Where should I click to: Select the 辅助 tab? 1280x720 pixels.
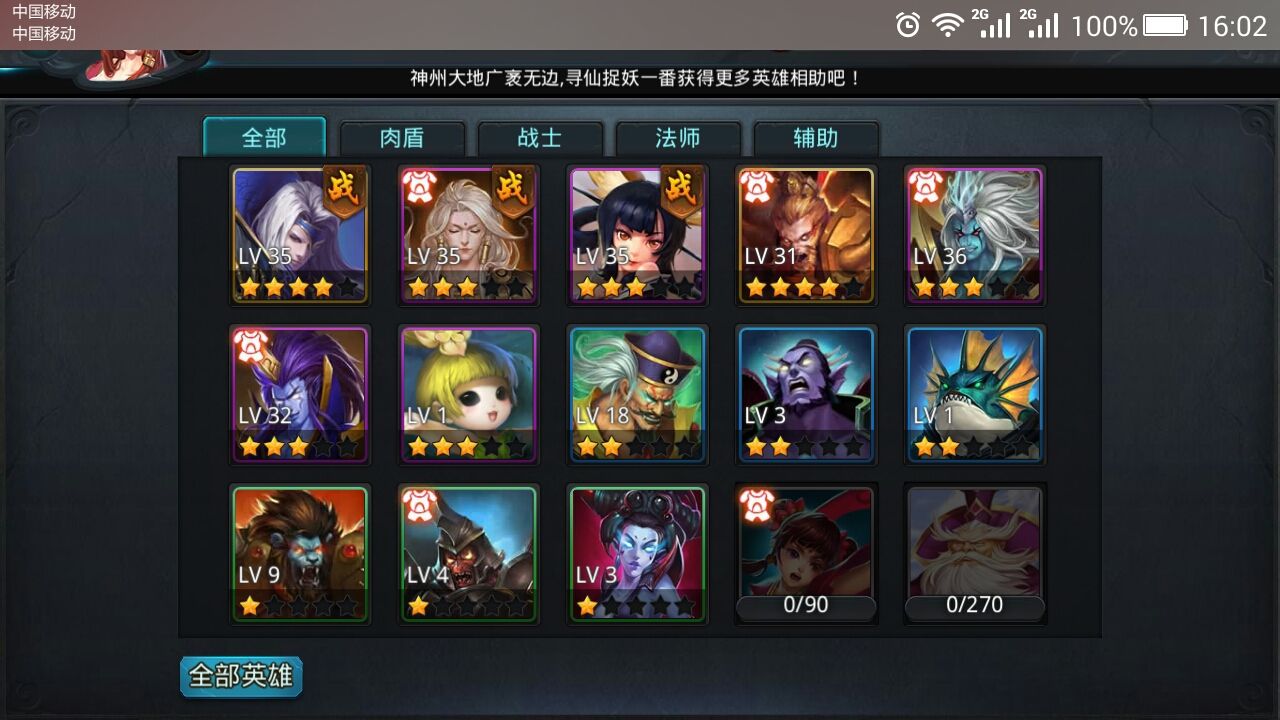[x=816, y=139]
